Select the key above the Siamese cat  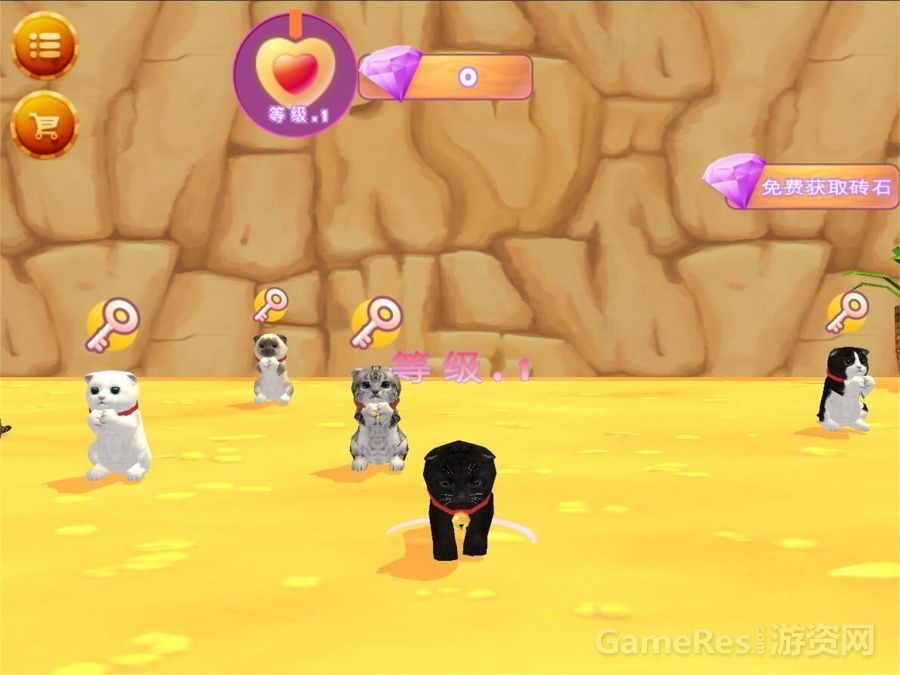coord(270,304)
